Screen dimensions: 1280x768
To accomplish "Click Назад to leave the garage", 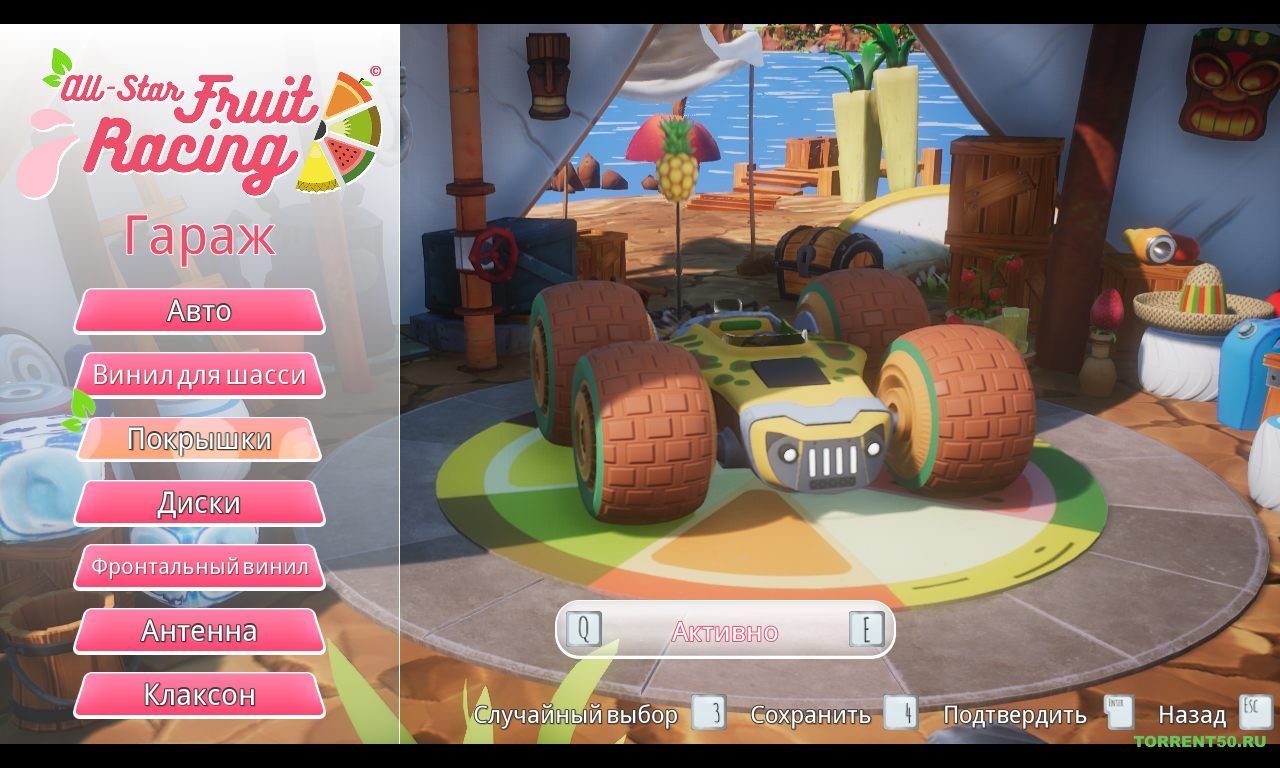I will [1191, 715].
